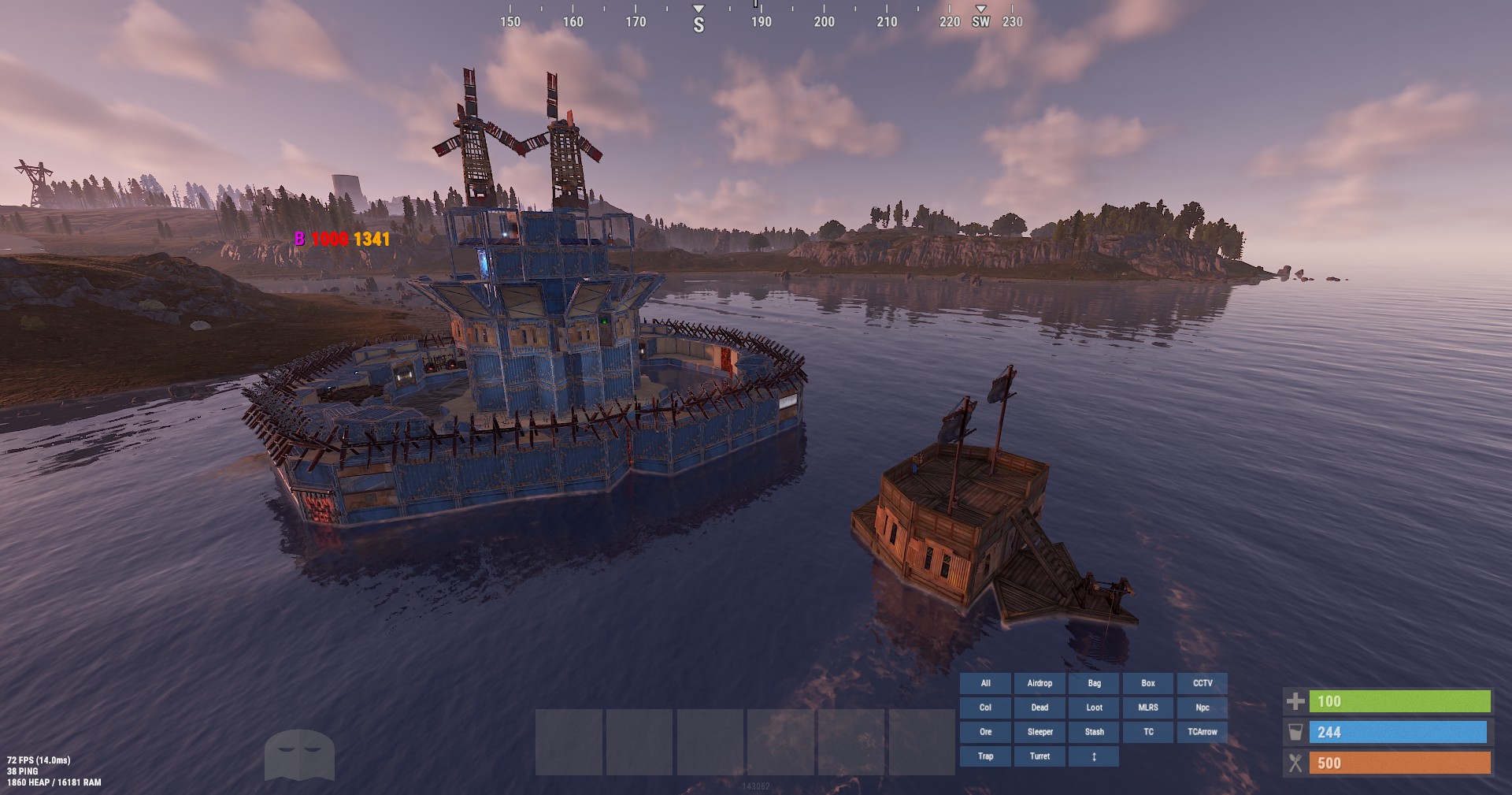
Task: Enable the CCTV filter
Action: (x=1203, y=683)
